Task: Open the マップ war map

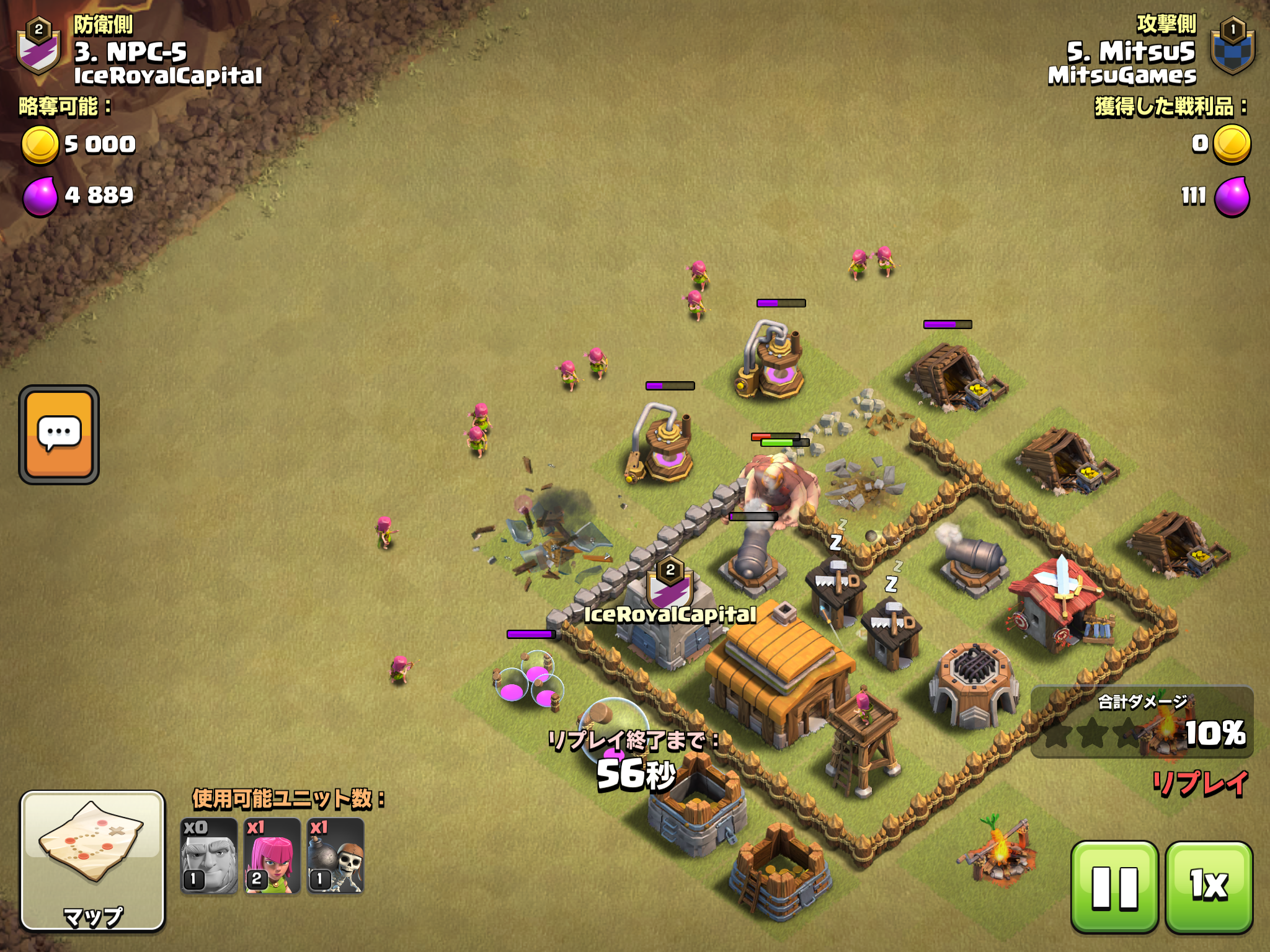Action: pyautogui.click(x=93, y=860)
